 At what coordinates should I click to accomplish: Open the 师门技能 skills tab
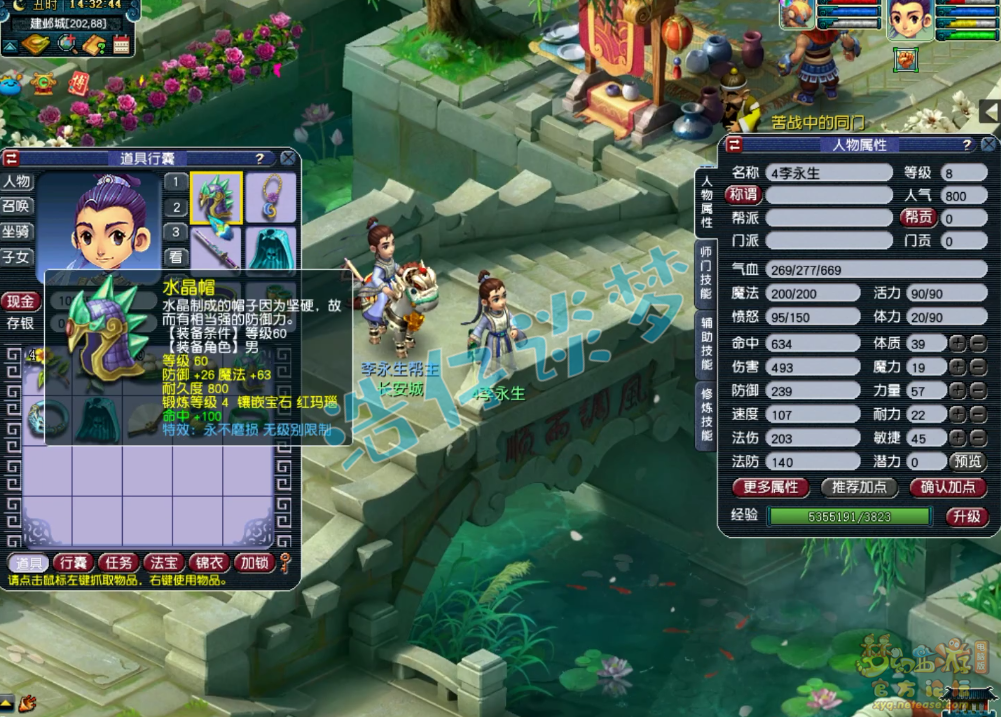coord(706,273)
